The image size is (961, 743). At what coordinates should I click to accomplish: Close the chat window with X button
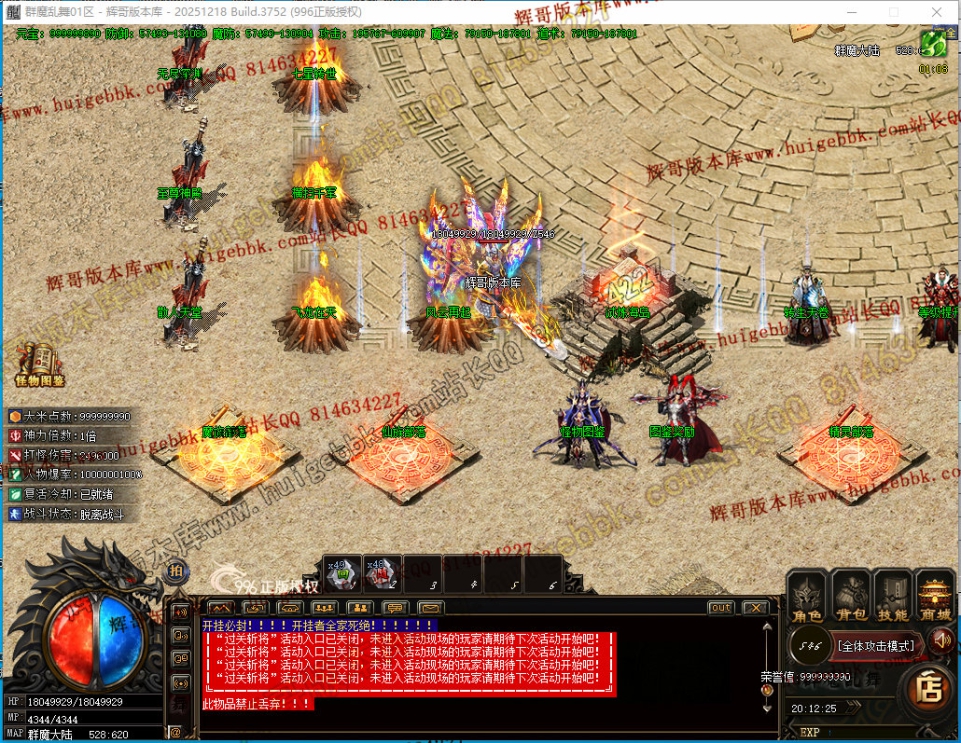[755, 608]
